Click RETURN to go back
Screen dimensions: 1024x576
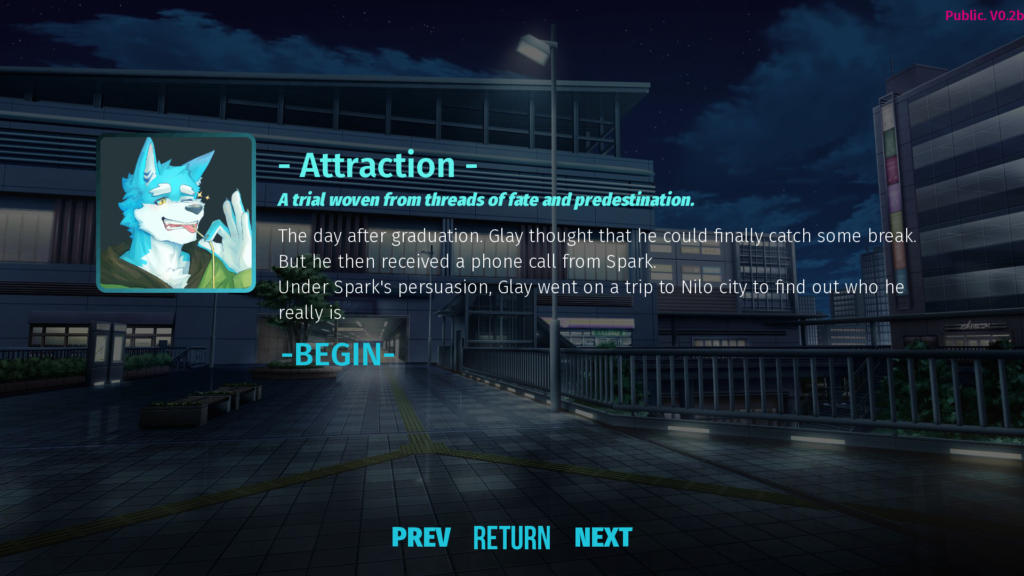pyautogui.click(x=511, y=538)
